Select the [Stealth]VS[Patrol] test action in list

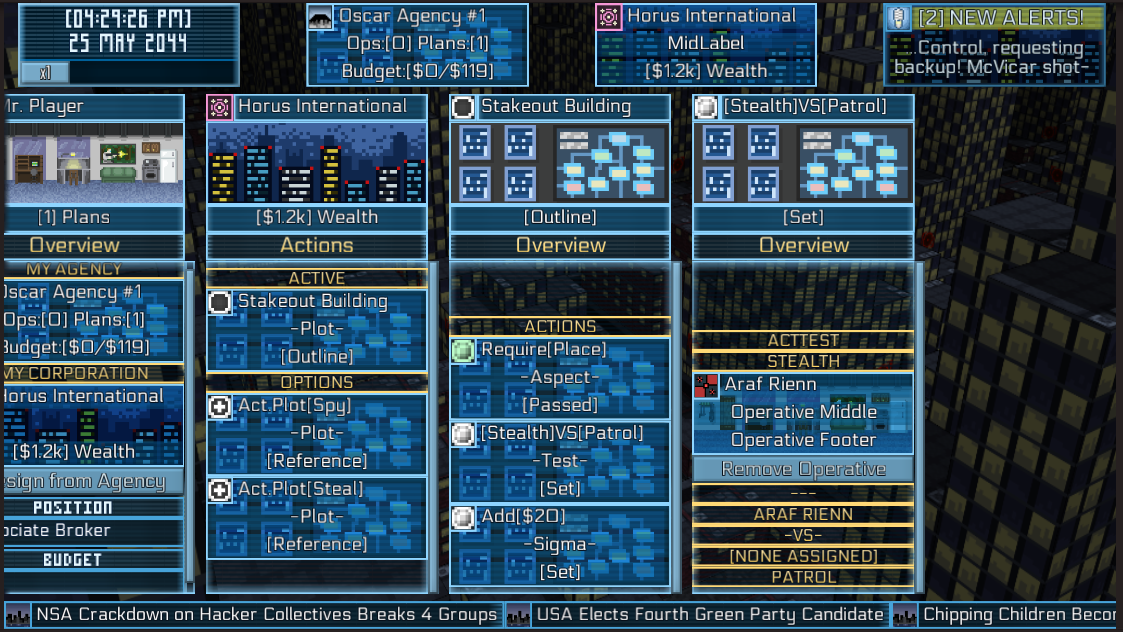click(x=560, y=461)
